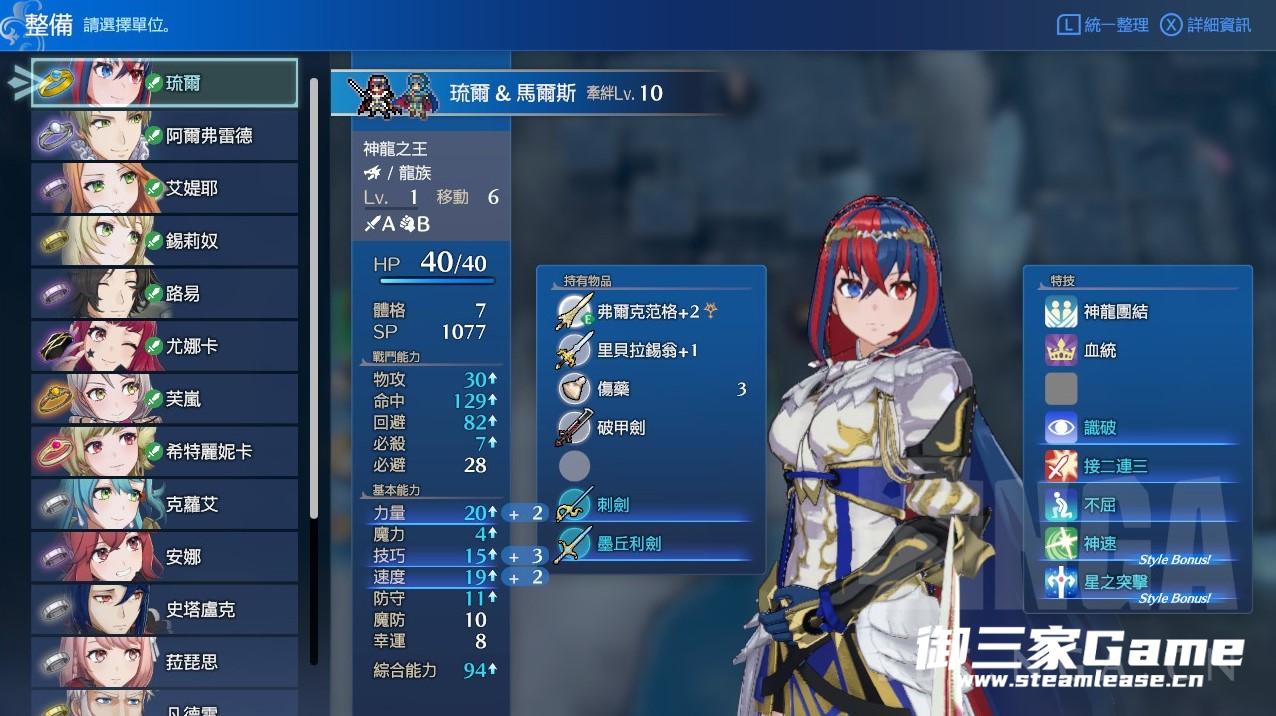Select unit 芙嵐
The width and height of the screenshot is (1276, 716).
[x=165, y=399]
